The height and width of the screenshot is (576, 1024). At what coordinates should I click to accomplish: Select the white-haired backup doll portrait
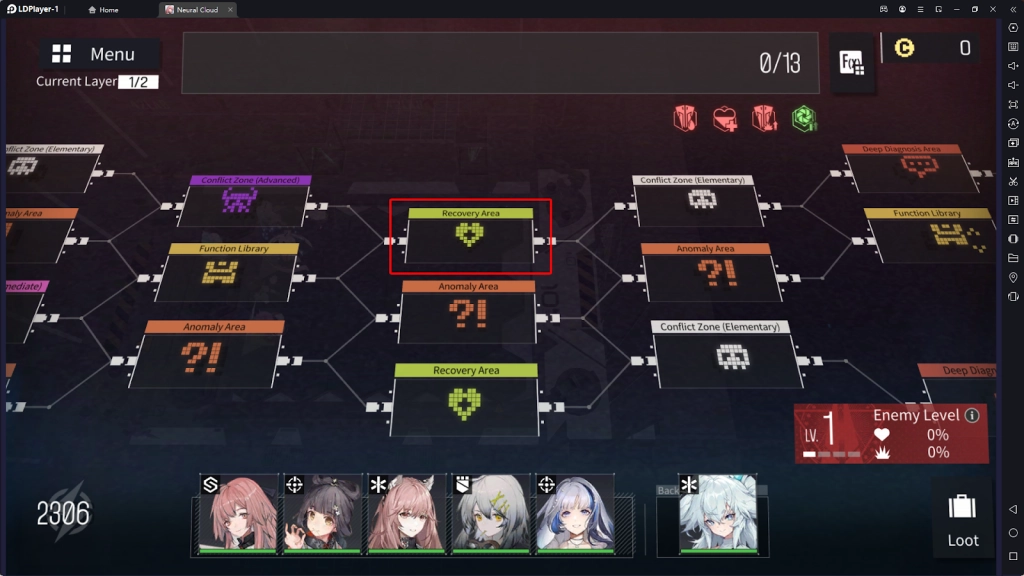[x=718, y=513]
